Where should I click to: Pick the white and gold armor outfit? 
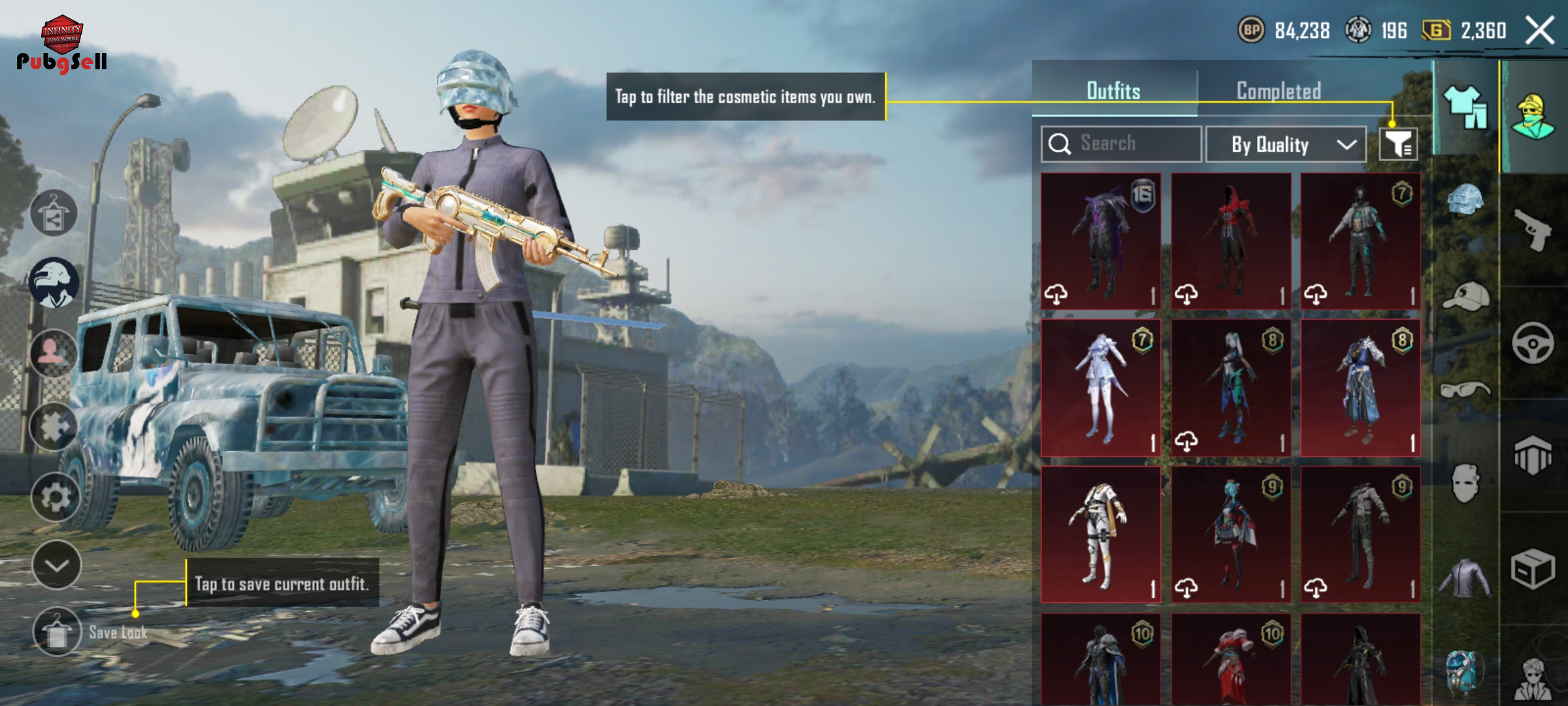(x=1101, y=534)
